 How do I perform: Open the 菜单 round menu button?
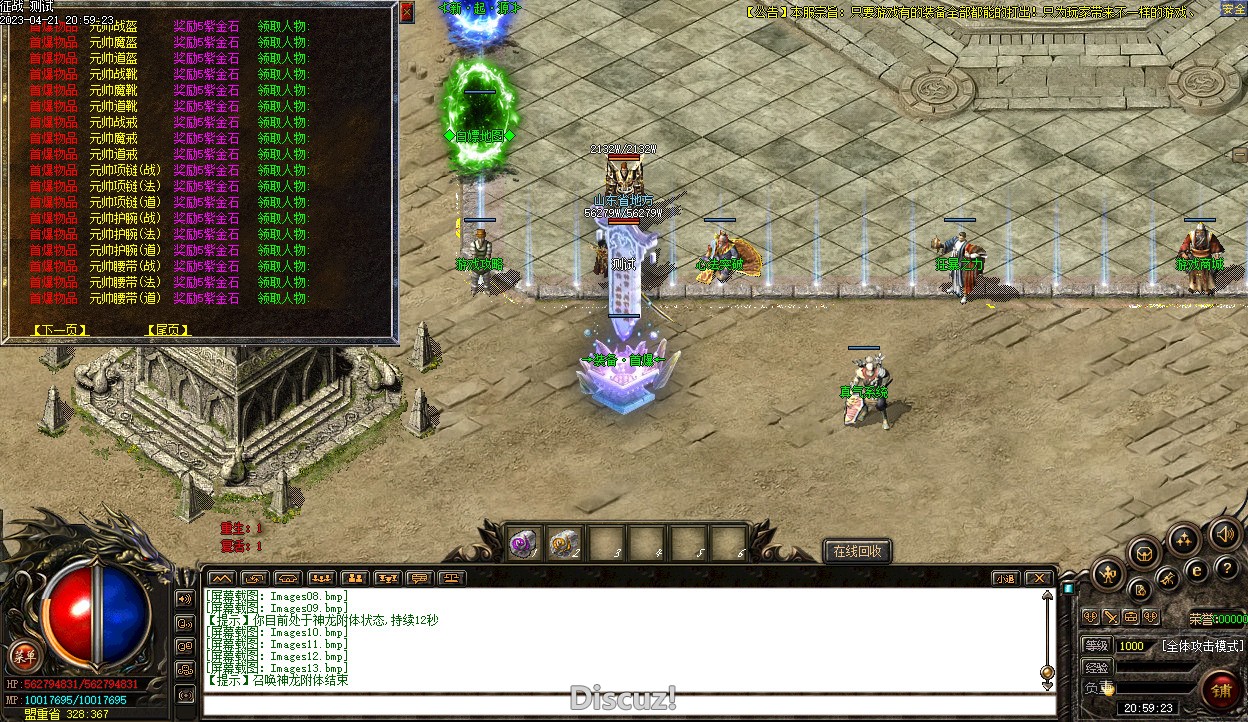pos(24,657)
